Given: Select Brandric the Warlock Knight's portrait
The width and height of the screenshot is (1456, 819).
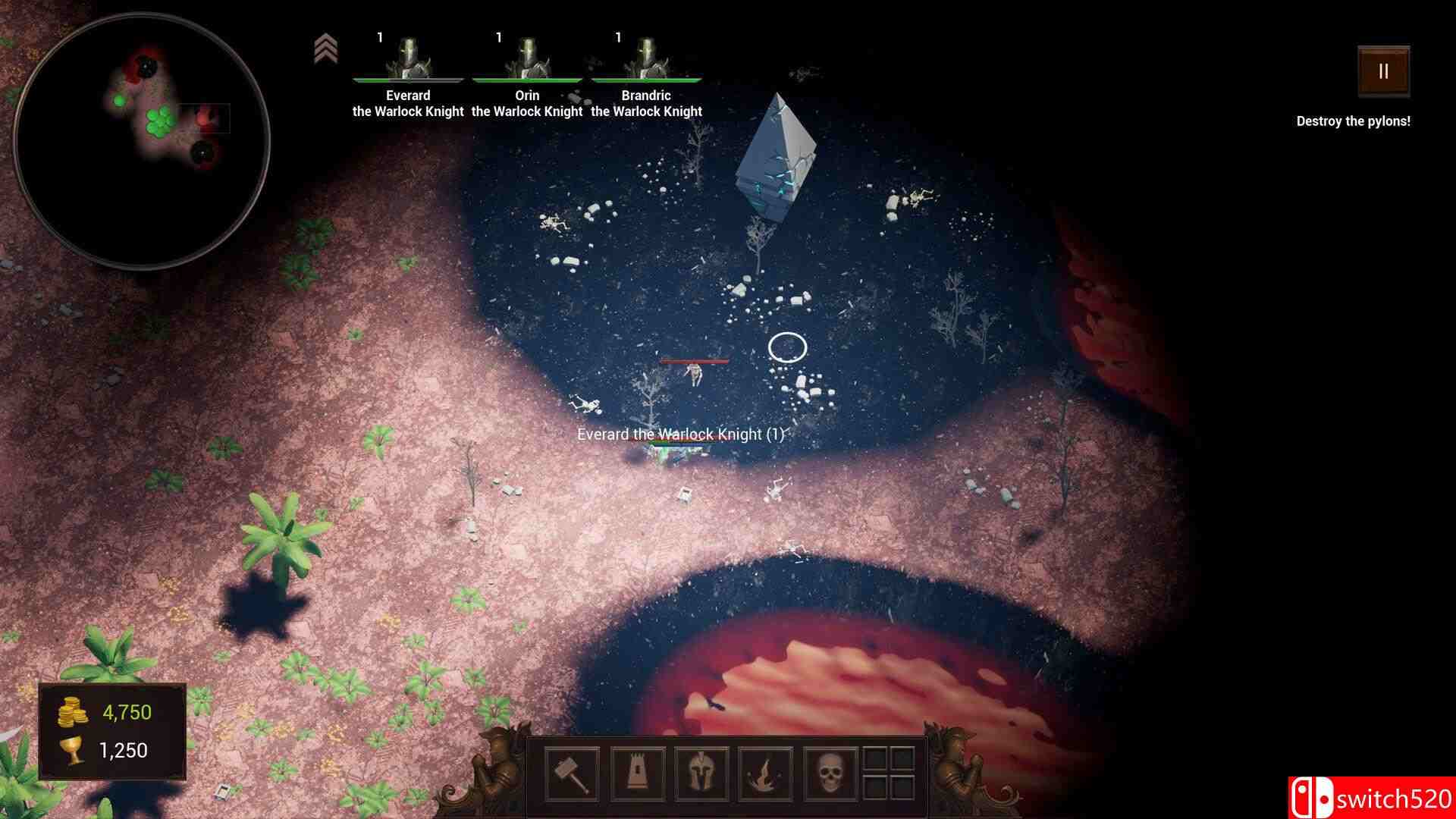Looking at the screenshot, I should click(x=647, y=53).
